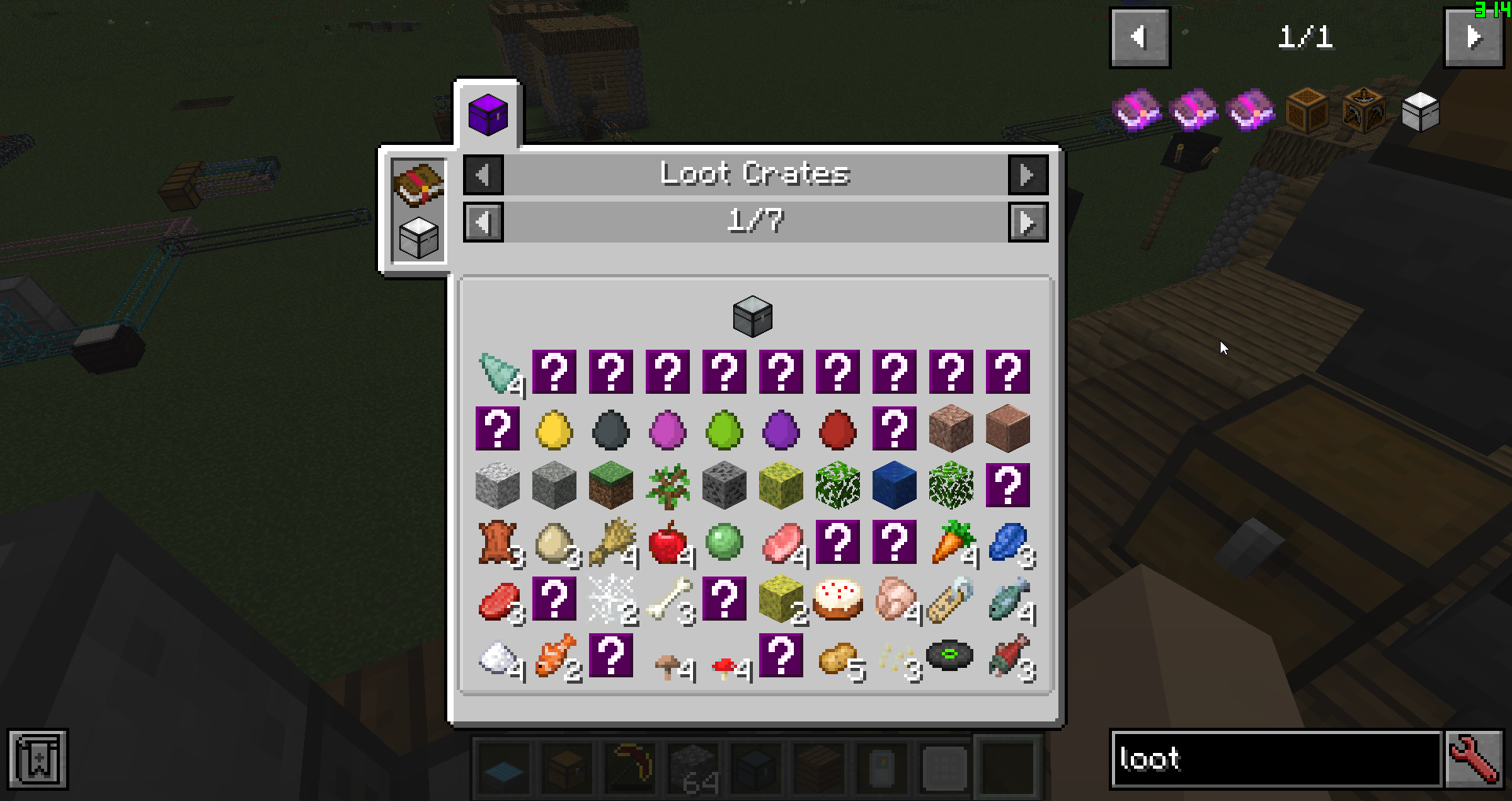1512x801 pixels.
Task: Select the bone loot slot
Action: coord(668,599)
